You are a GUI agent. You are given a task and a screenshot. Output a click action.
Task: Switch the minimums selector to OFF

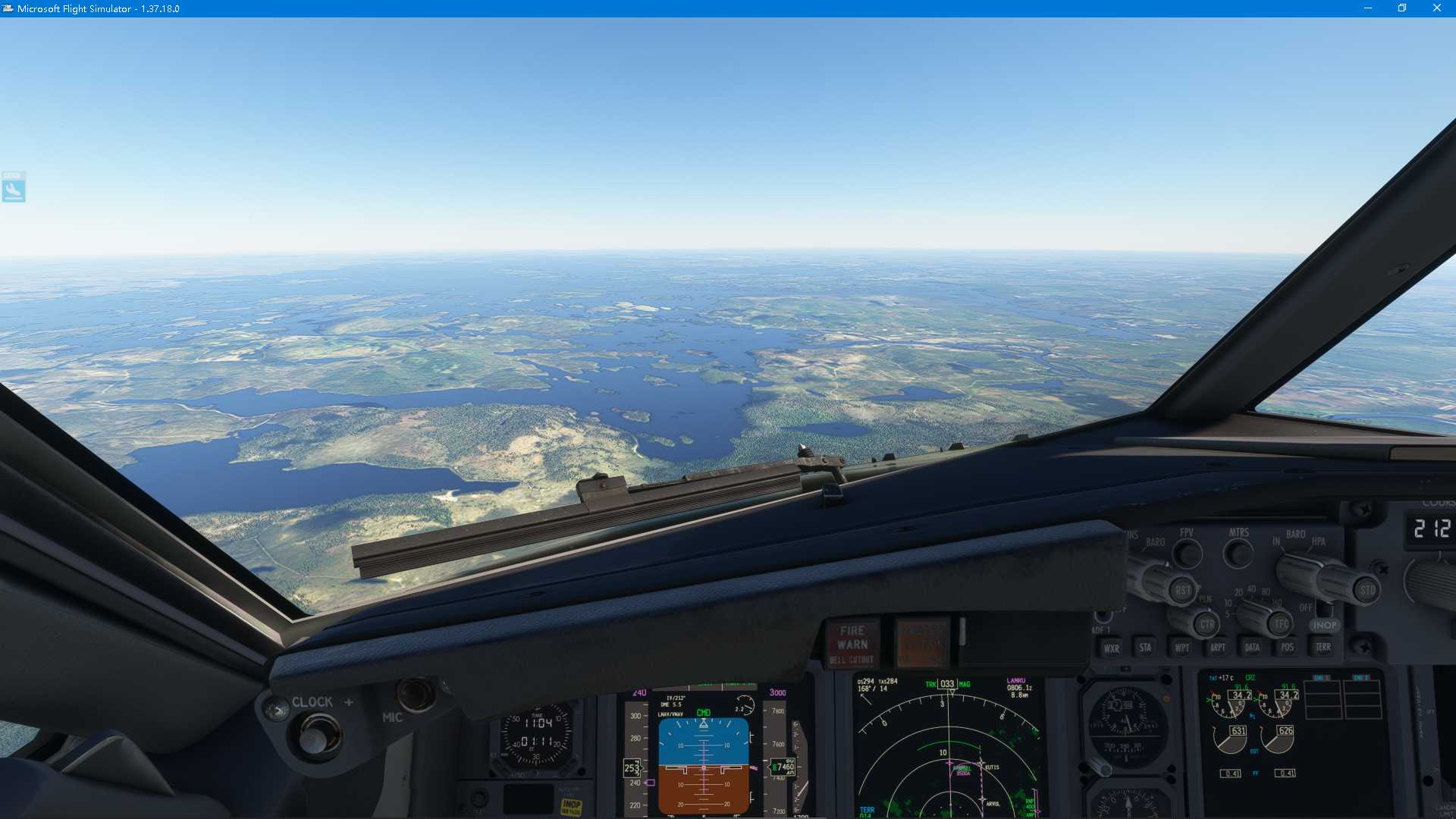tap(1306, 607)
